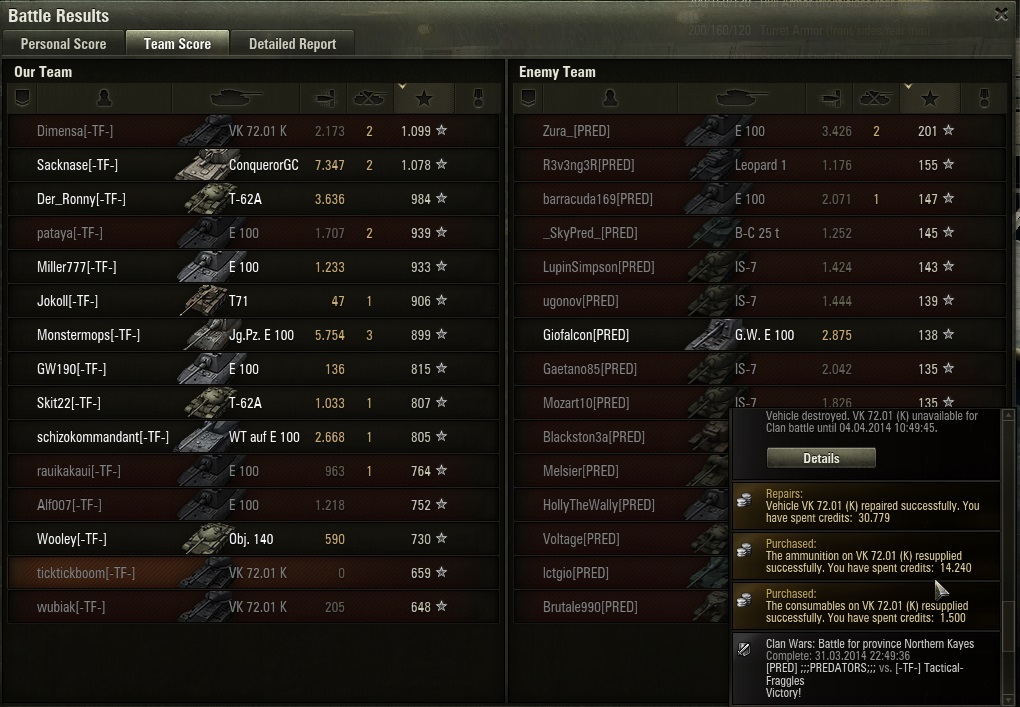Sort enemy team by player name column
Screen dimensions: 1020x707
coord(610,98)
